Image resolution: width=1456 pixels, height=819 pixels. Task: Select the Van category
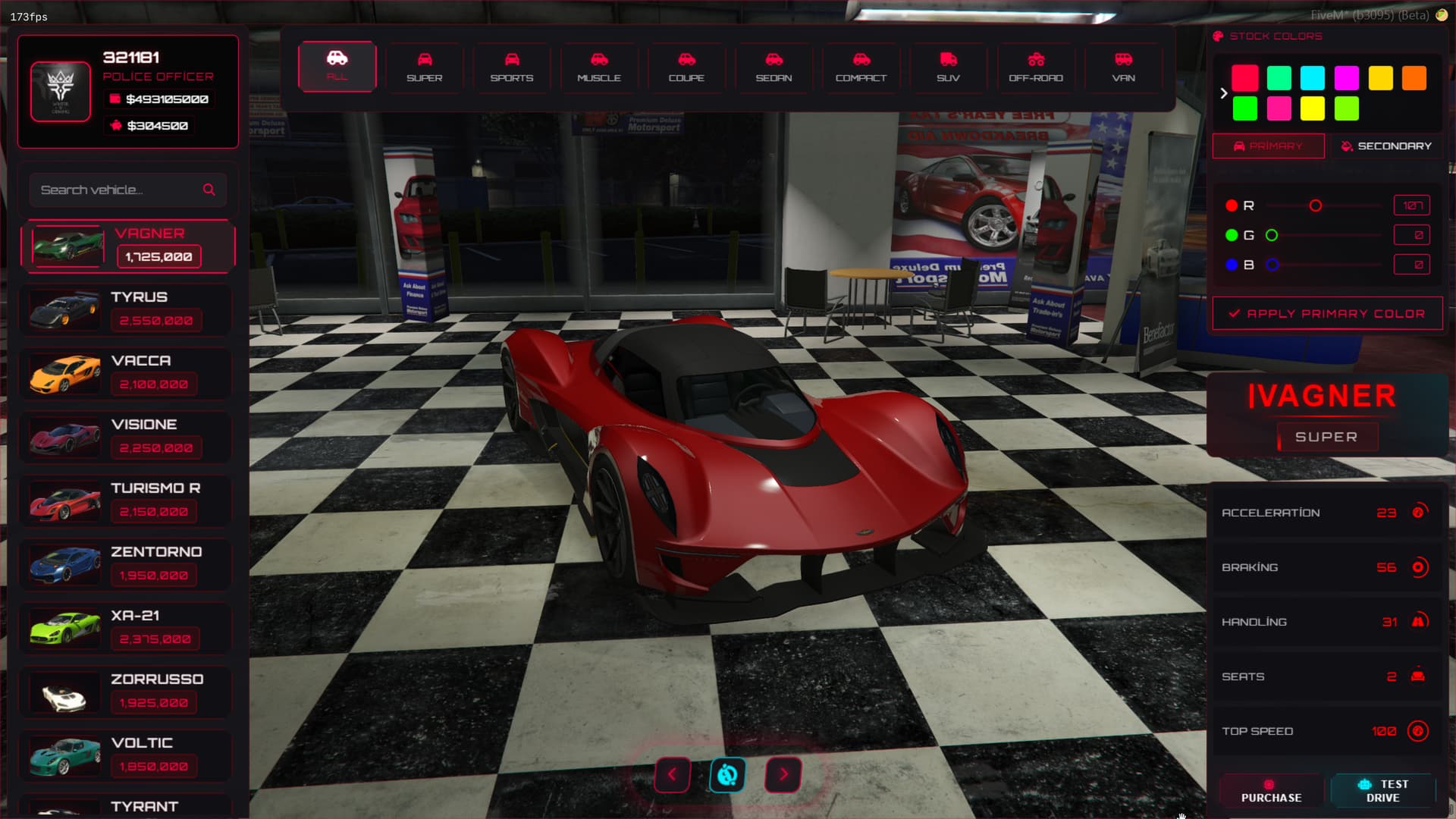tap(1123, 67)
